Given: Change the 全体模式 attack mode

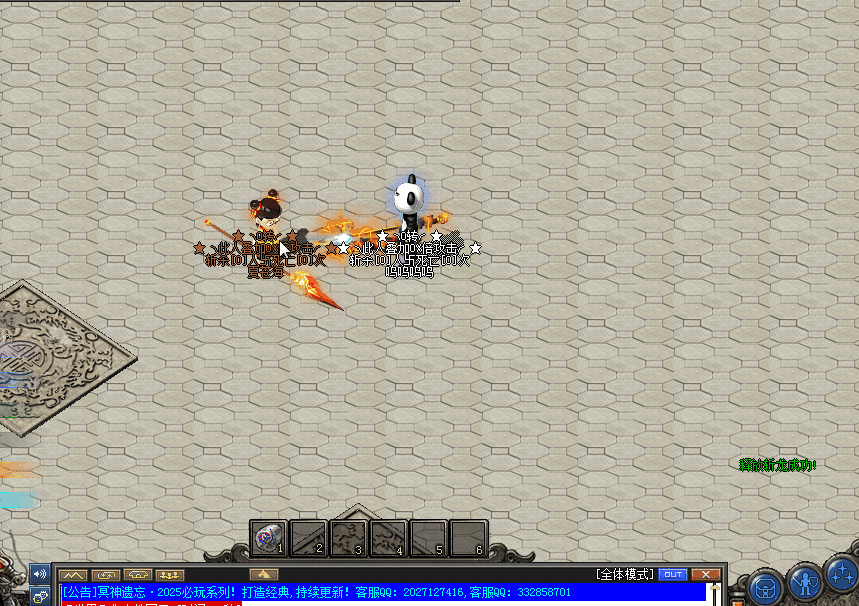Looking at the screenshot, I should click(x=625, y=574).
